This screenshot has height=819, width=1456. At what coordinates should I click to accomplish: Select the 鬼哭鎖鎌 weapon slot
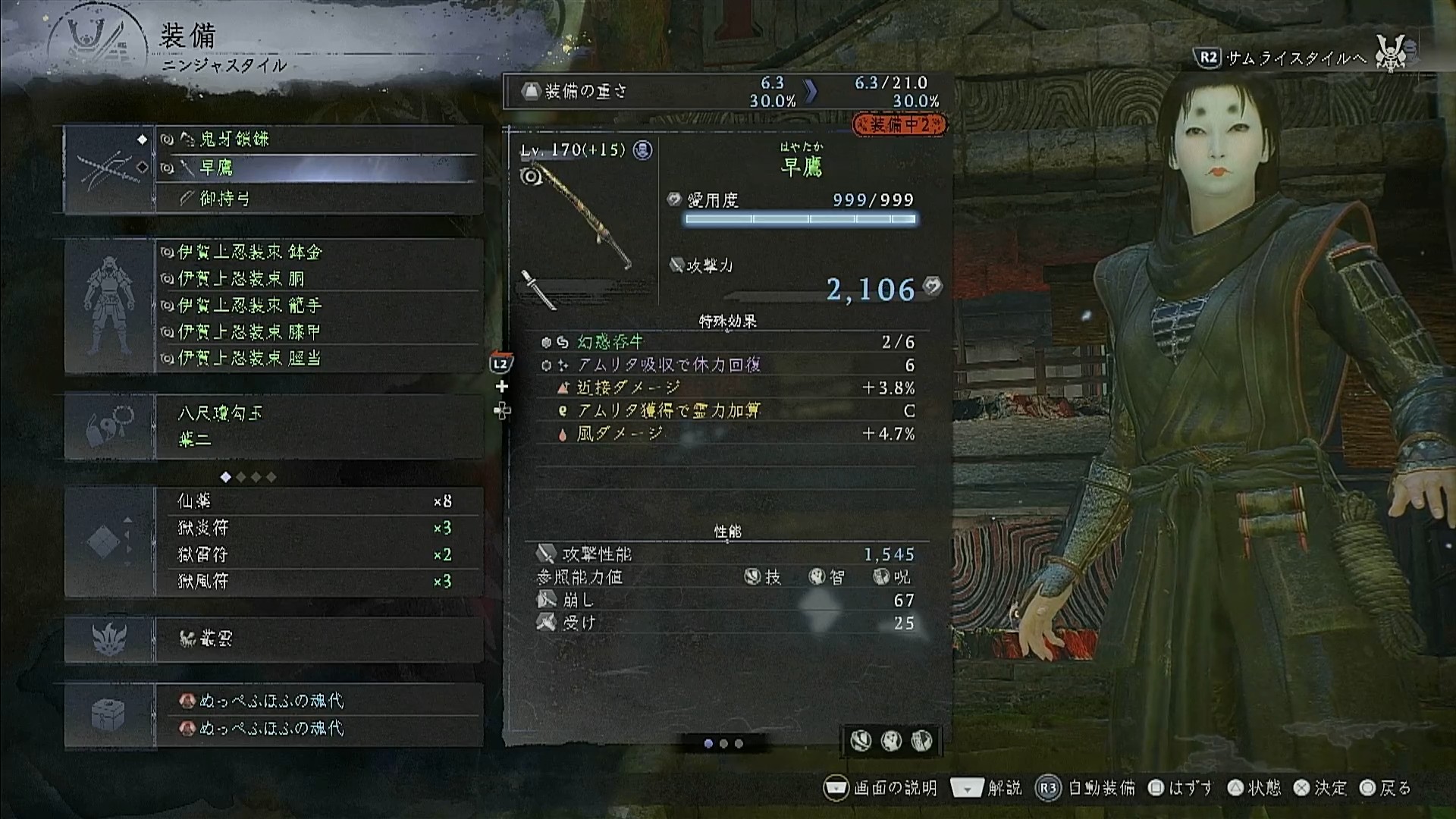[x=318, y=139]
